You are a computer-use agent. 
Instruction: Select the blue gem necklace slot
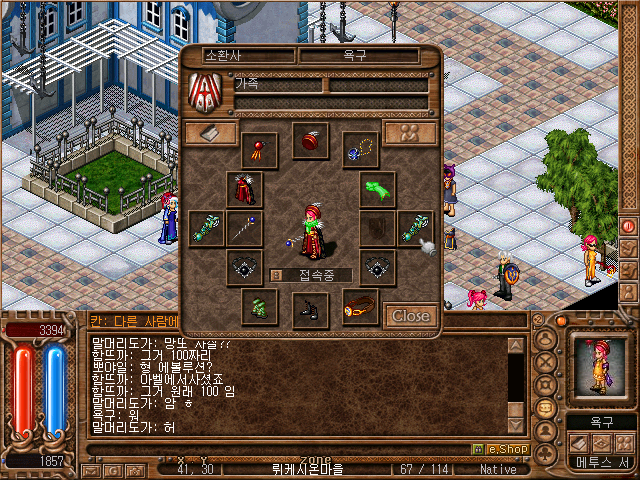[359, 149]
